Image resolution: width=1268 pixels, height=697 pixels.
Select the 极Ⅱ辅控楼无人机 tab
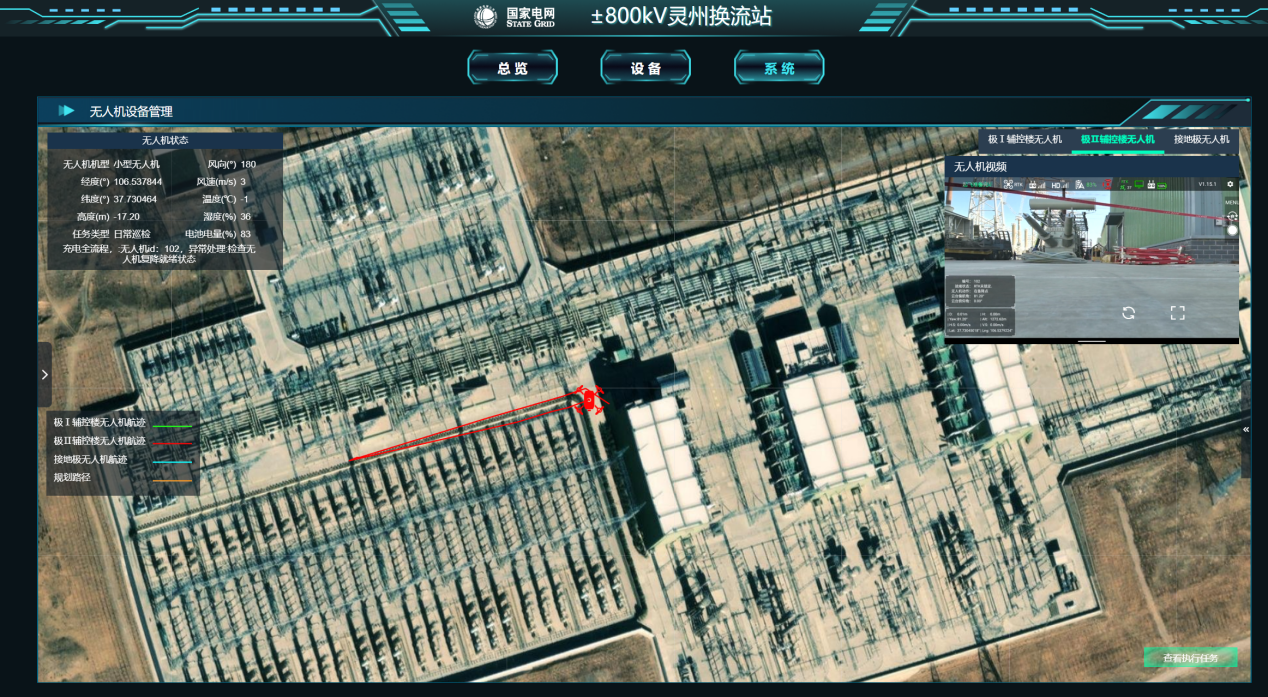coord(1117,139)
